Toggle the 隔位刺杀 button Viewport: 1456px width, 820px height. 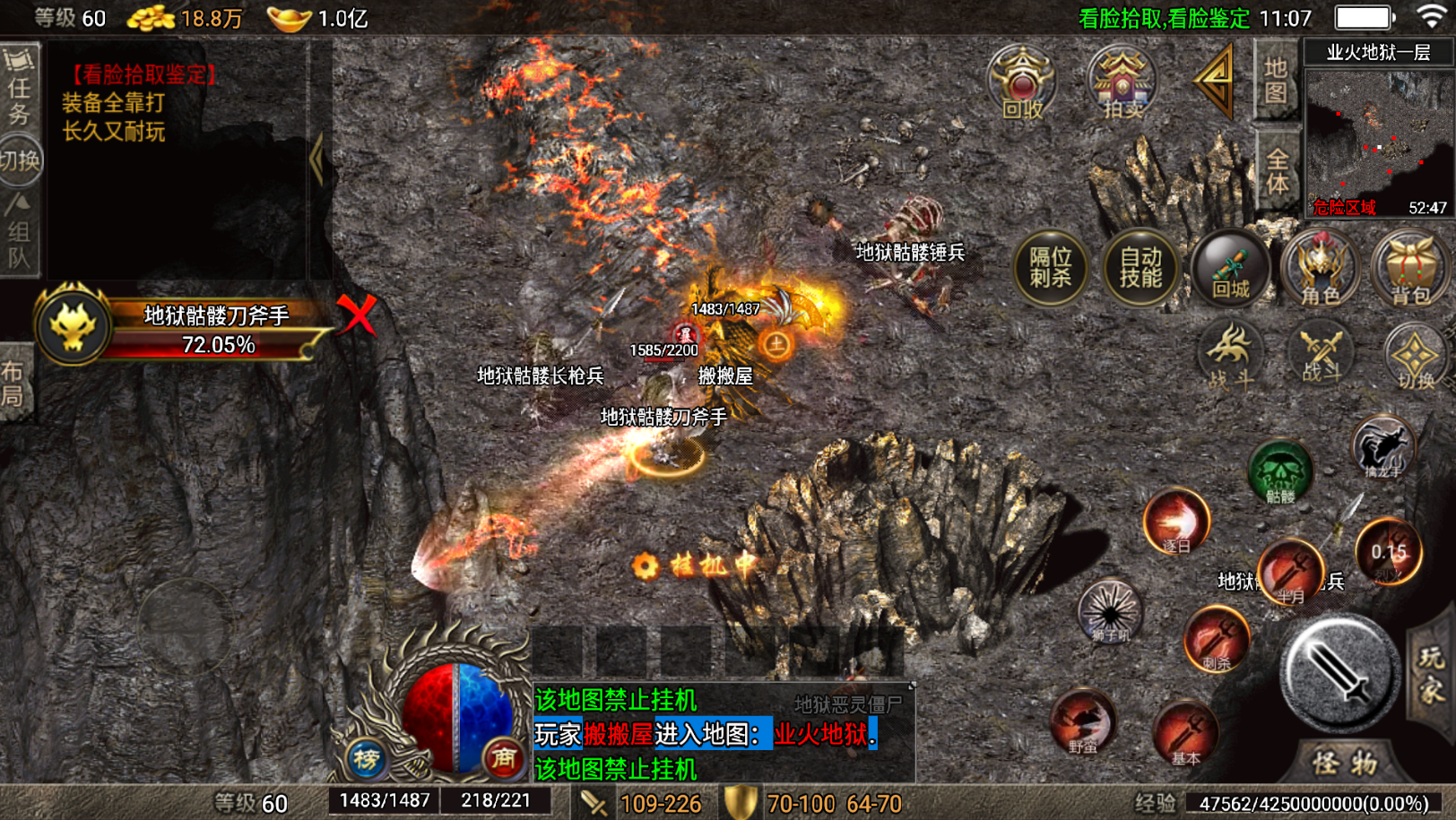[x=1050, y=267]
